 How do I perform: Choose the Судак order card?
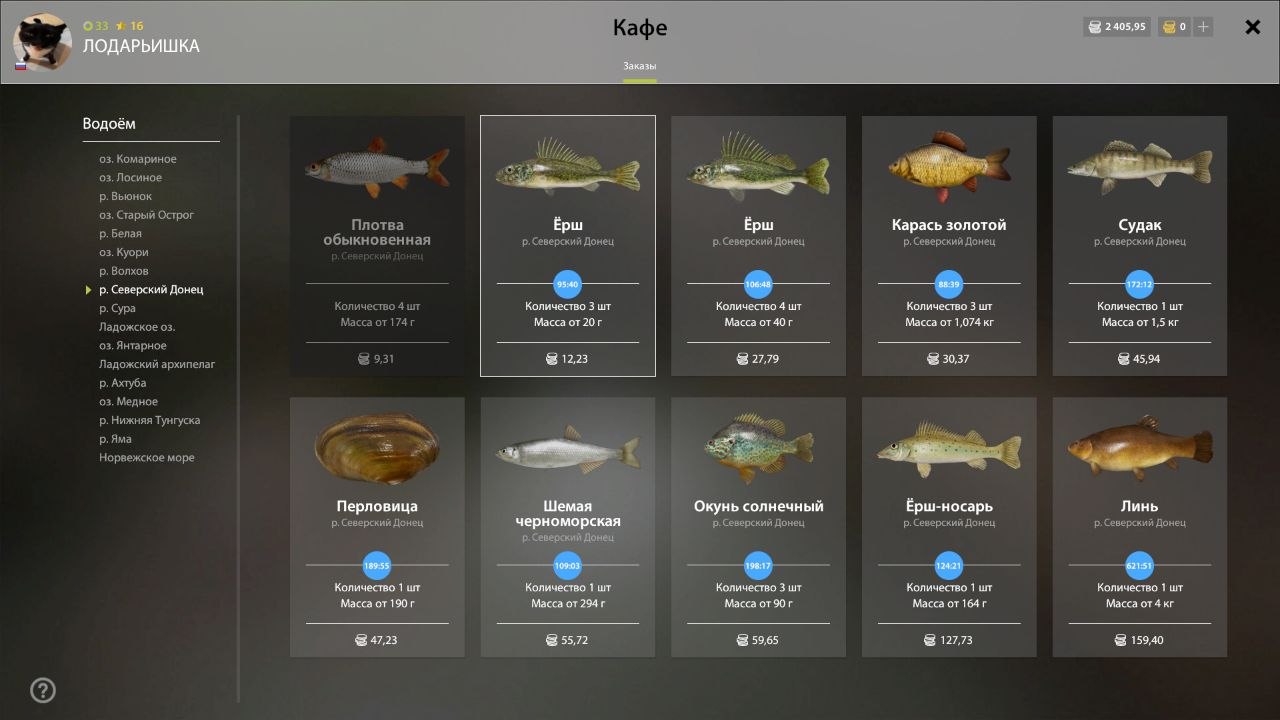pos(1139,246)
